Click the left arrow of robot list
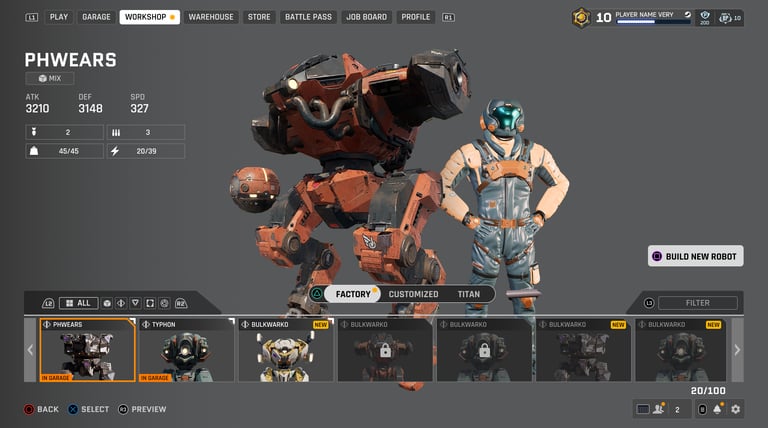 tap(30, 350)
